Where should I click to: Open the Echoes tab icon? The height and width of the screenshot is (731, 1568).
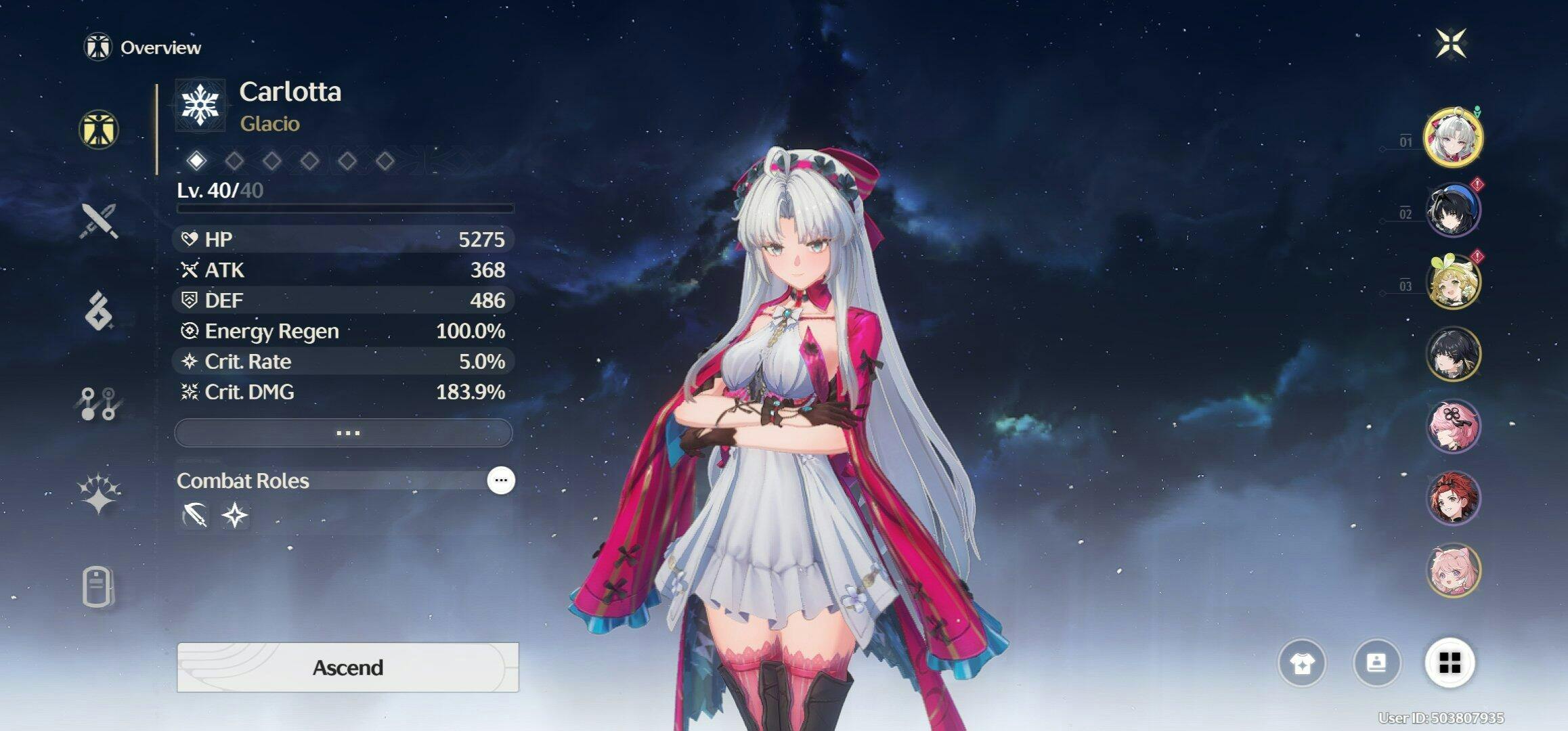click(99, 311)
